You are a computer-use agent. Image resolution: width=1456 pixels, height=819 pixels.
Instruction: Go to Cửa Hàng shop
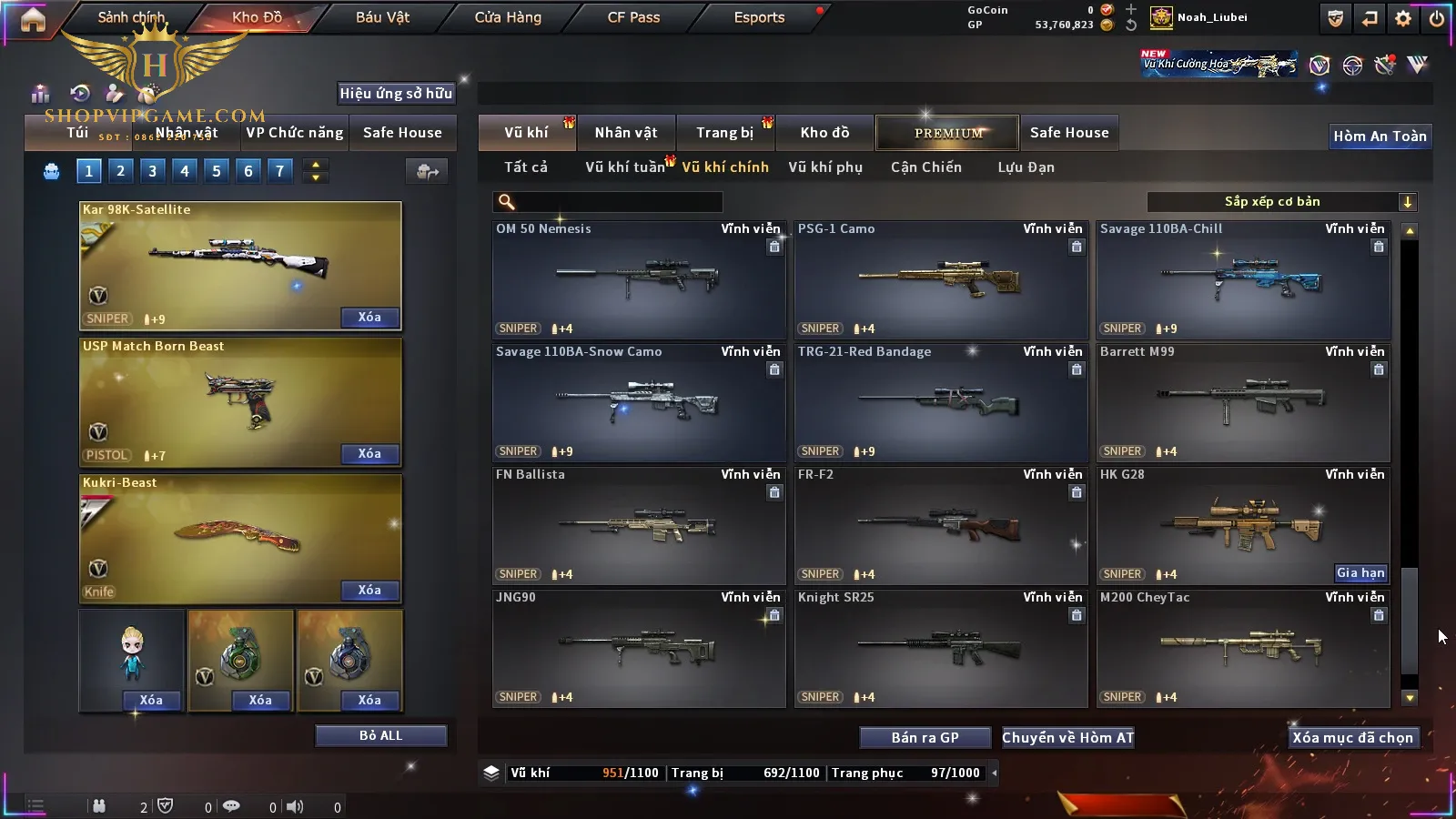click(508, 17)
